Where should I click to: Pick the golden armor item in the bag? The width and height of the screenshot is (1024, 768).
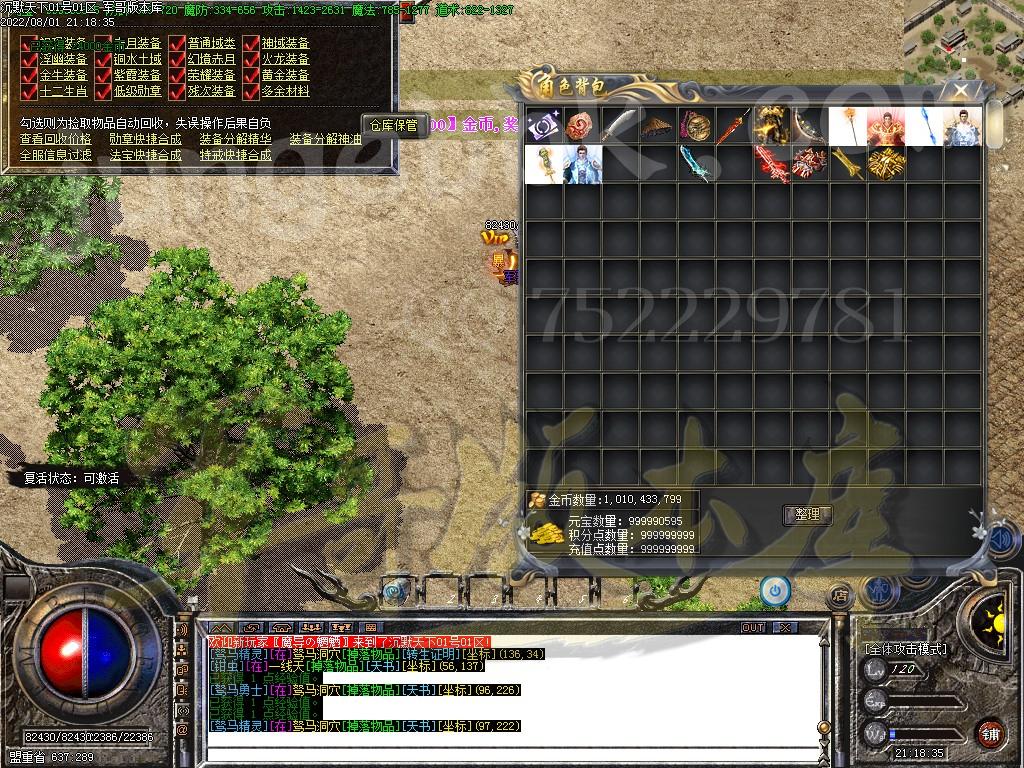coord(771,127)
